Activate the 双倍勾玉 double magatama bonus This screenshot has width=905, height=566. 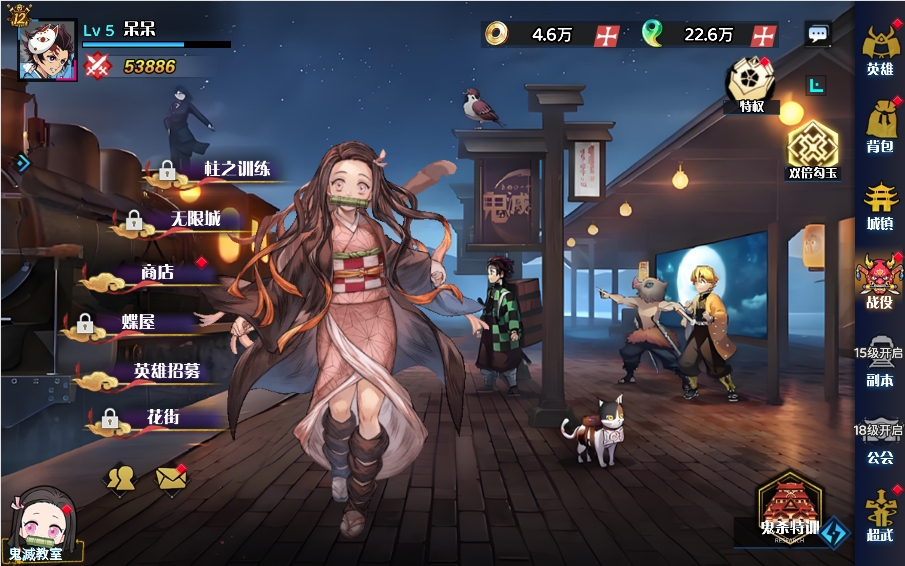(x=812, y=152)
